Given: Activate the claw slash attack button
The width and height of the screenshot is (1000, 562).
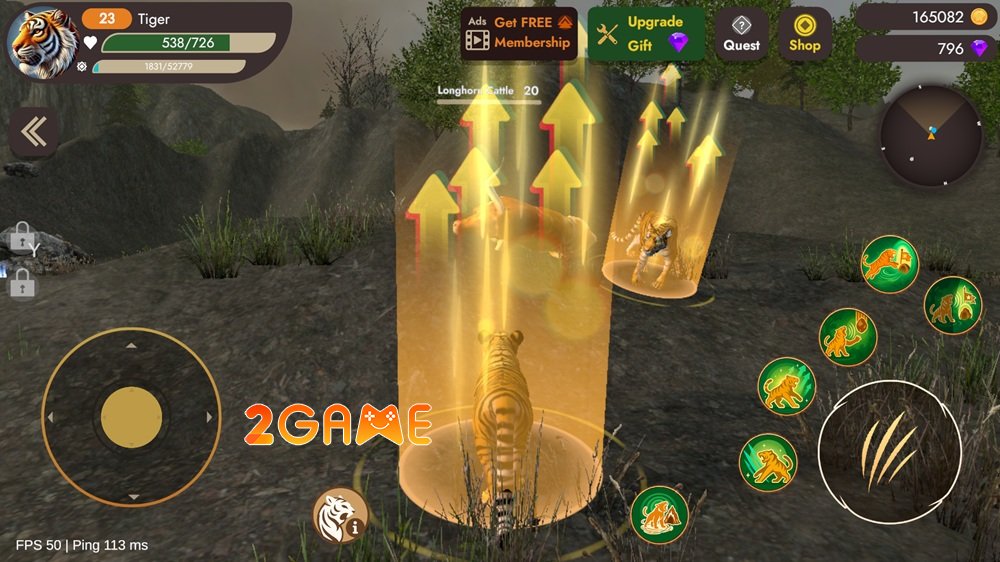Looking at the screenshot, I should click(889, 451).
